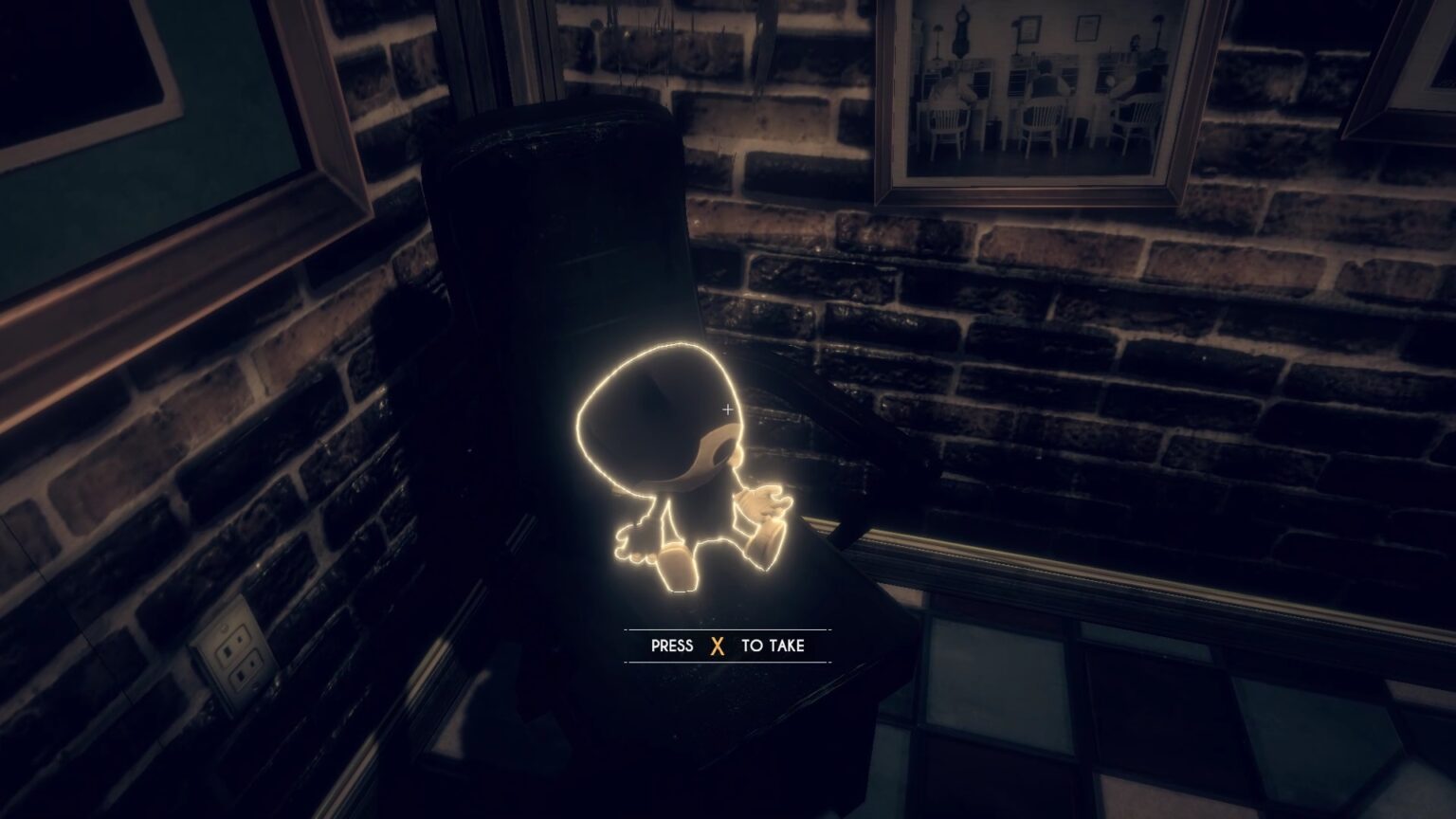Click the crosshair reticle near the puppet

727,409
